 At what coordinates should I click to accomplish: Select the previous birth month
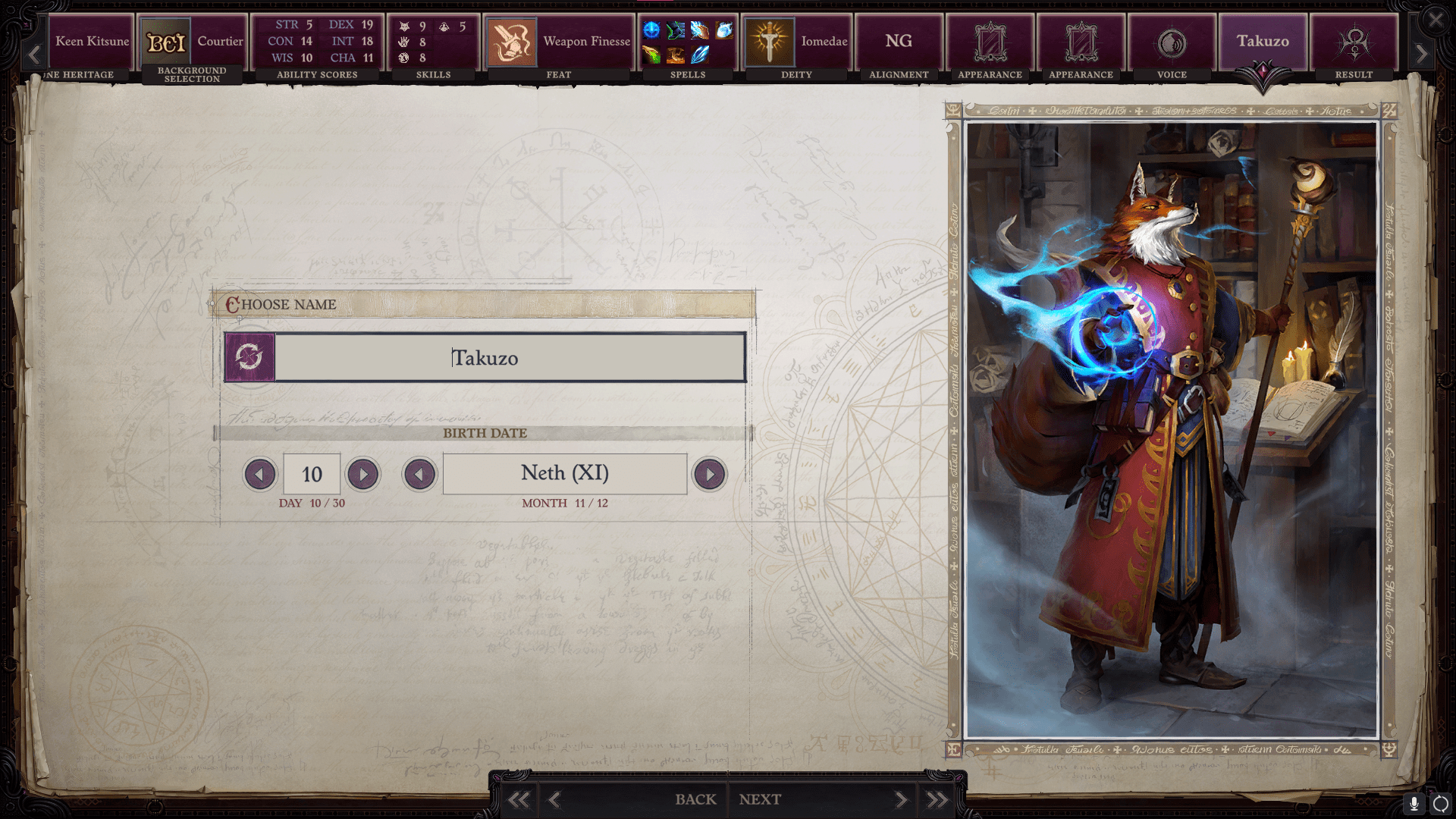pyautogui.click(x=419, y=475)
